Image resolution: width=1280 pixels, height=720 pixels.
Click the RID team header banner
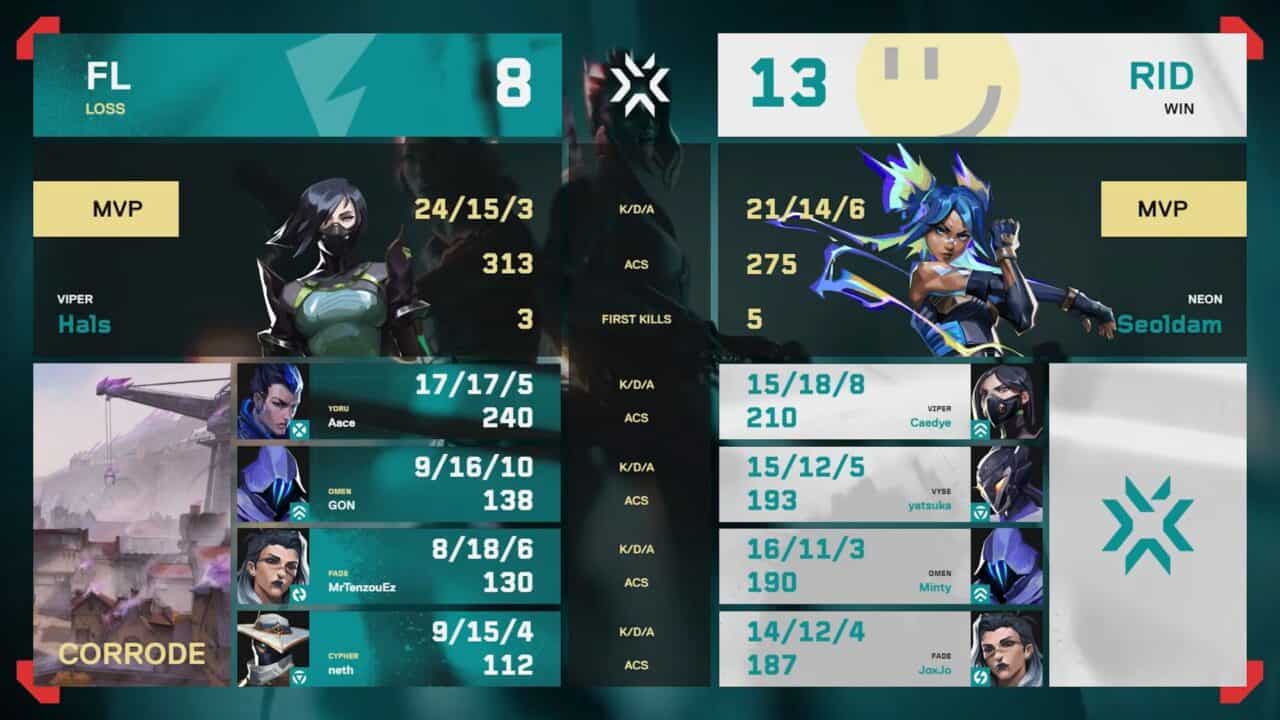point(982,85)
